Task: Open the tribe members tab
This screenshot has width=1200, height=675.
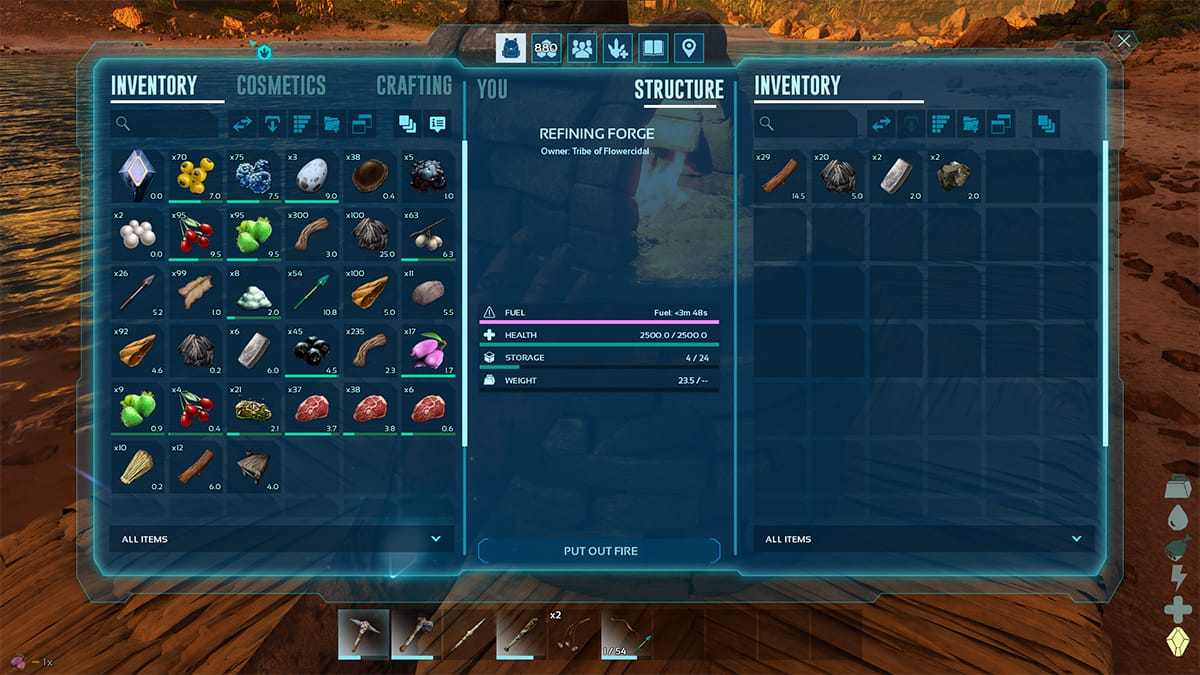Action: point(580,47)
